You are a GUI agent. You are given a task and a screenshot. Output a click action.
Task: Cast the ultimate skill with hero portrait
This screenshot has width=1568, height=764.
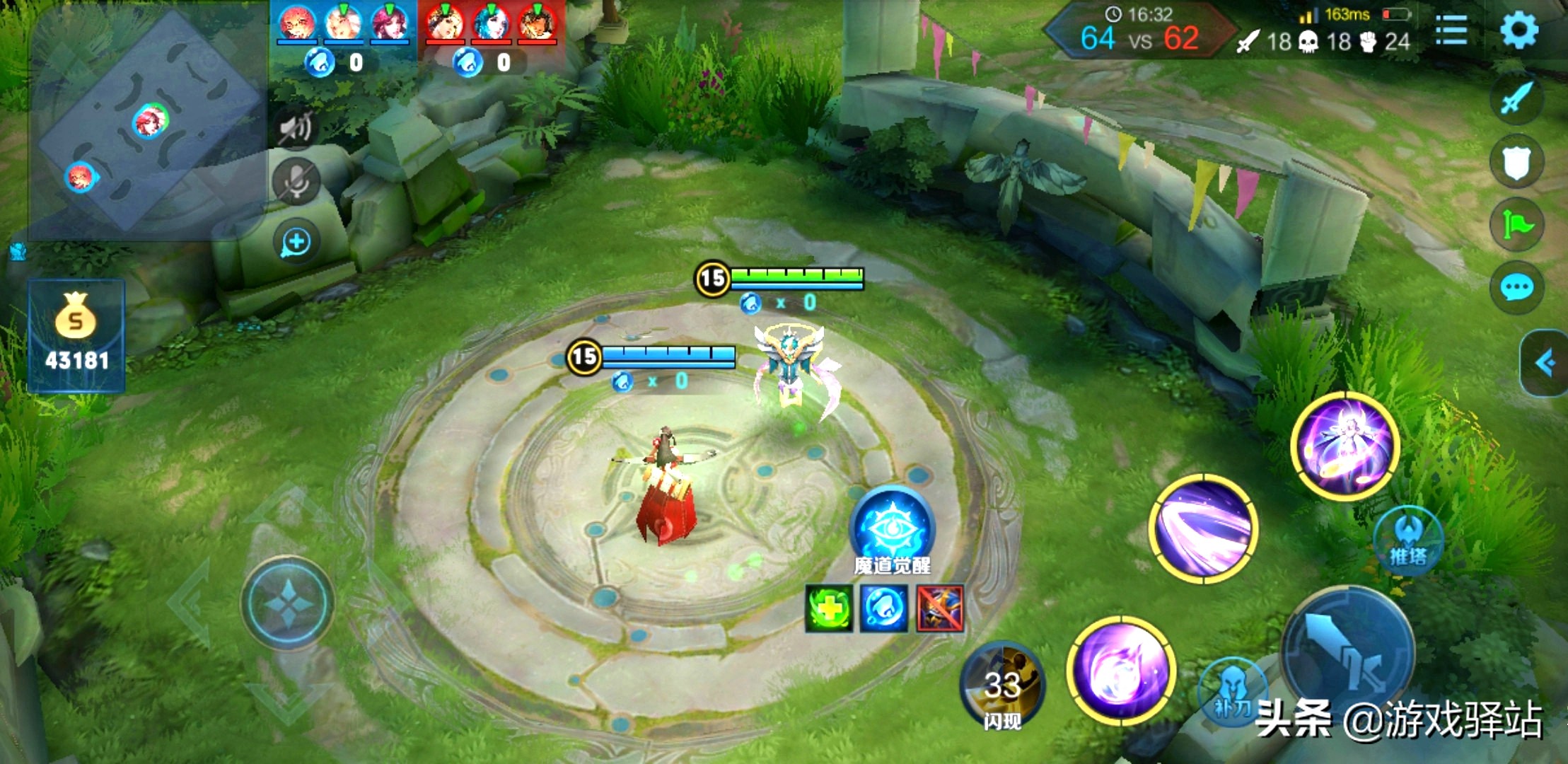click(1345, 446)
